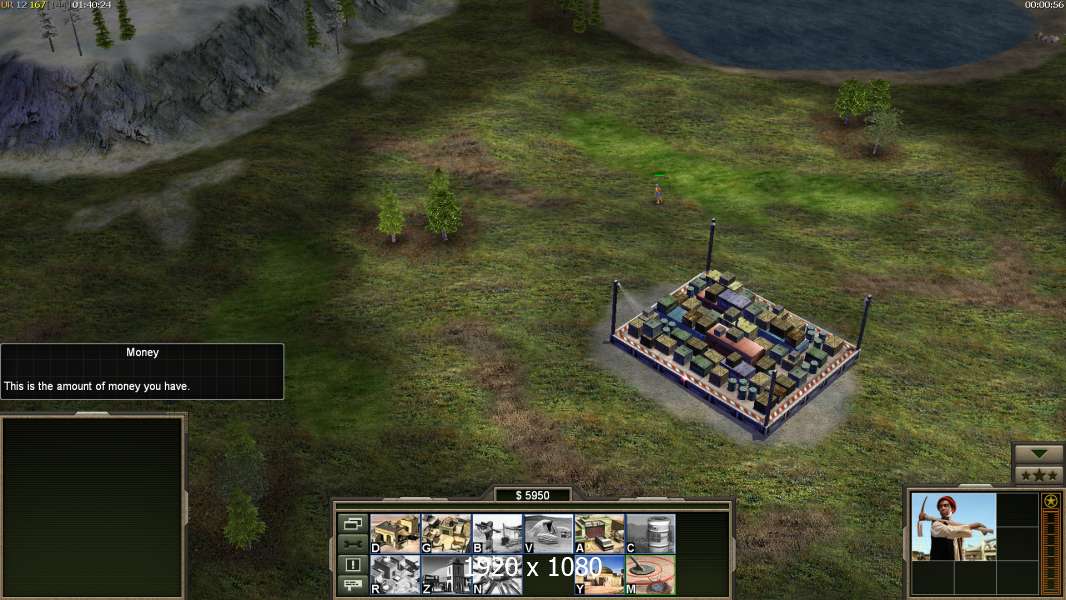Click the exclamation mark button

pyautogui.click(x=352, y=565)
